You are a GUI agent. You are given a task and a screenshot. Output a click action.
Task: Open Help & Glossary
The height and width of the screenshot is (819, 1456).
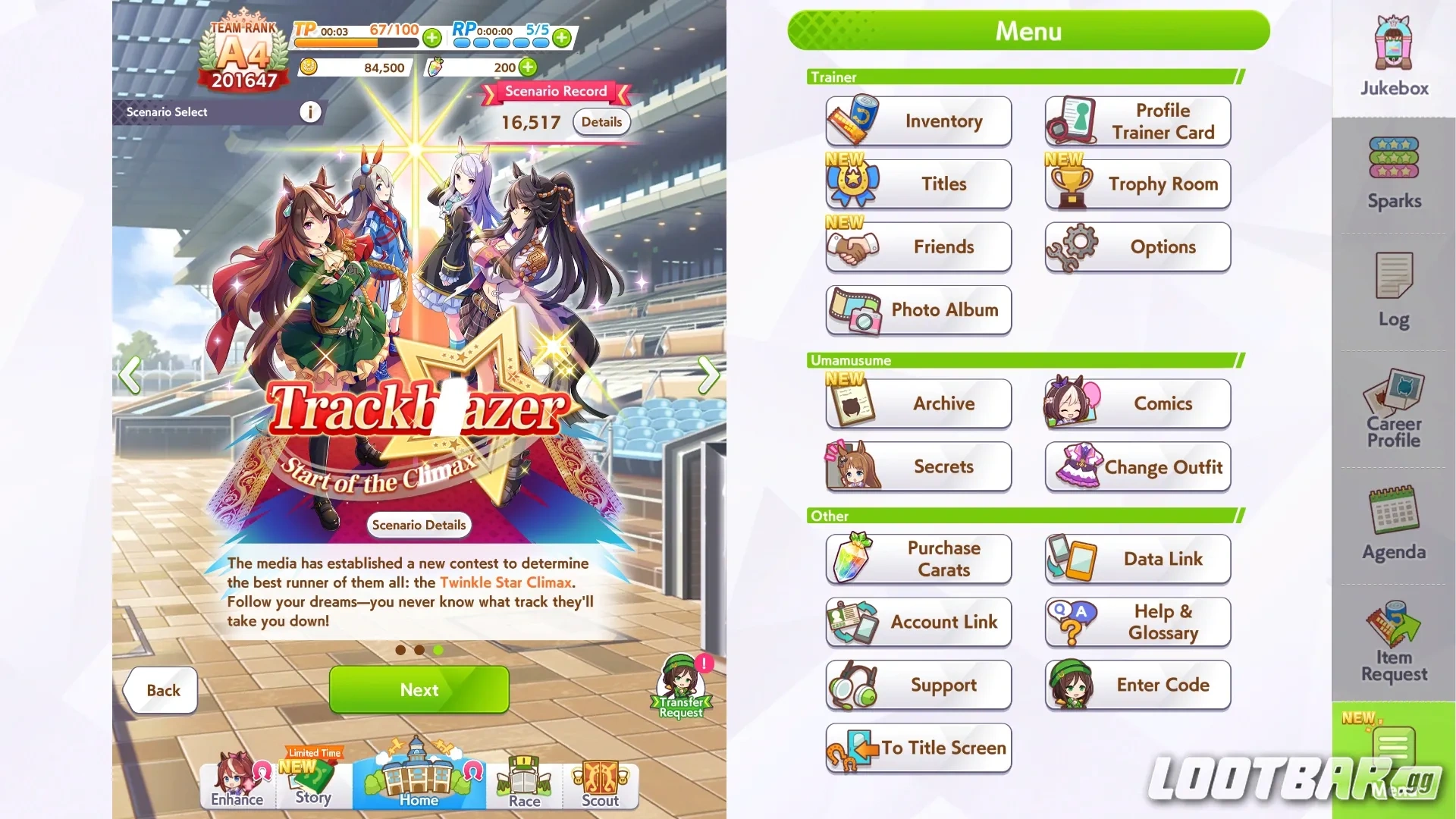pos(1137,622)
